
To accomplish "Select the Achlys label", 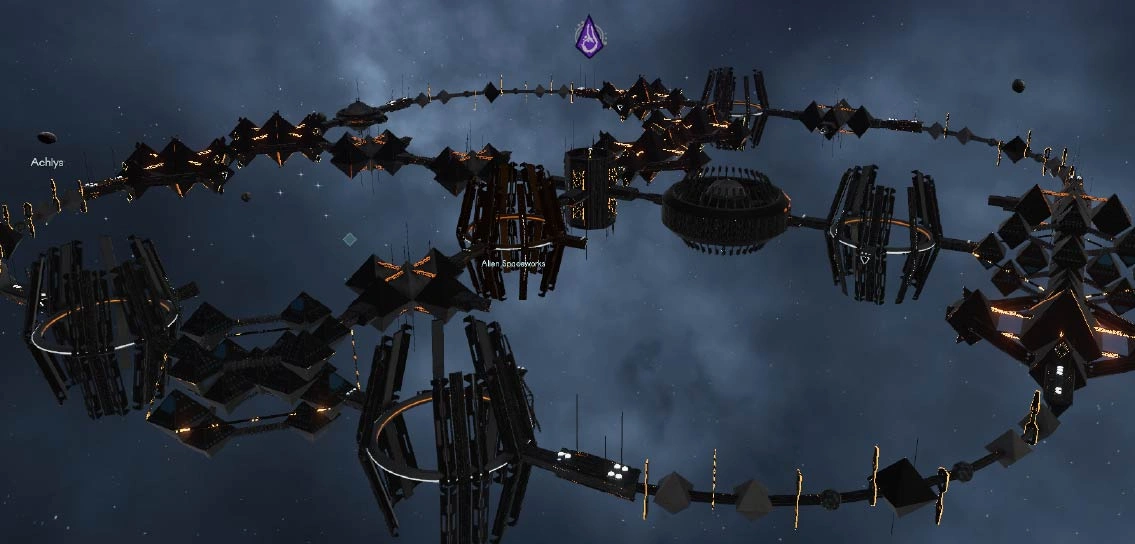I will [x=46, y=161].
